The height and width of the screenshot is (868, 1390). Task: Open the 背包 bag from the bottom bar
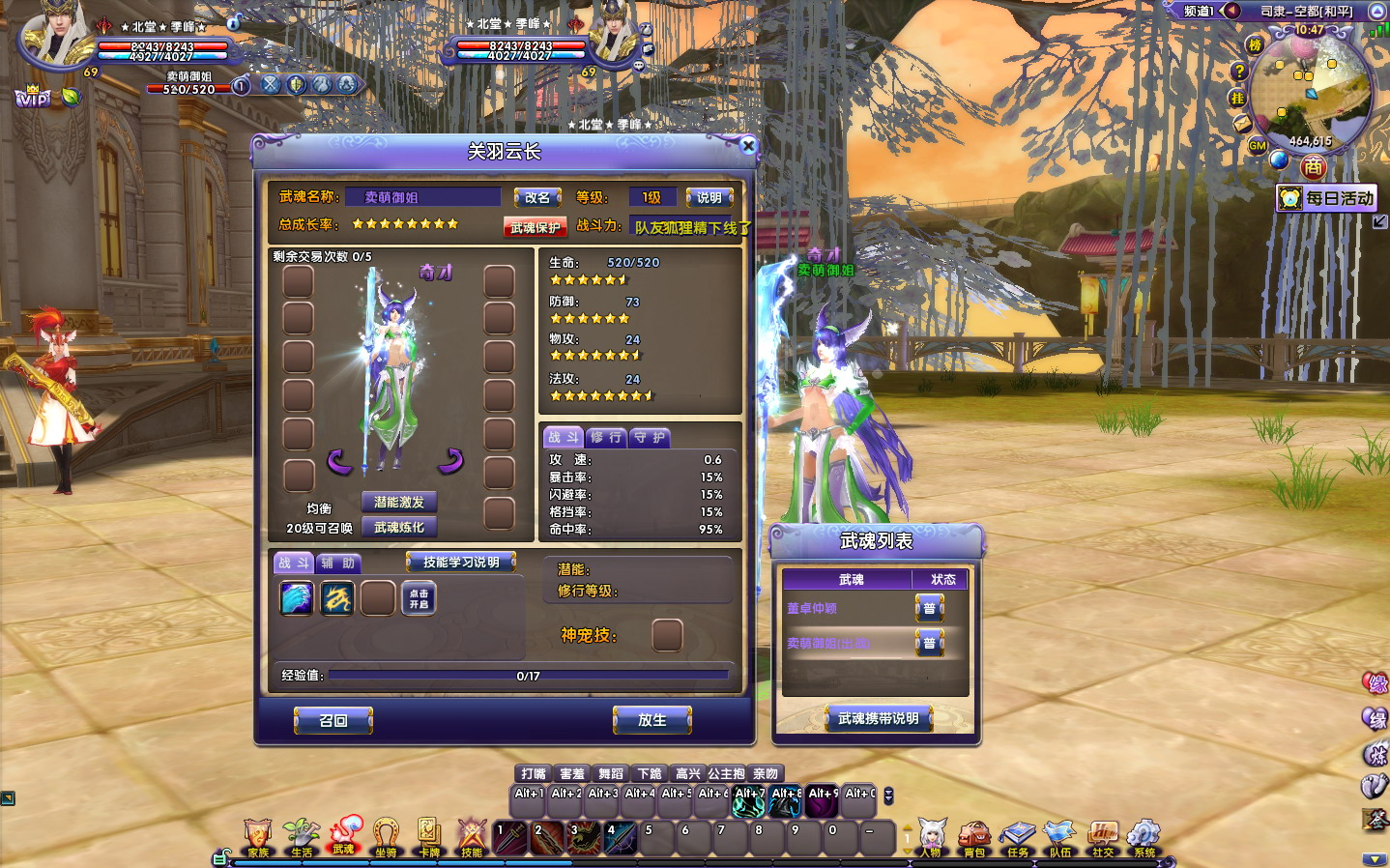tap(973, 837)
